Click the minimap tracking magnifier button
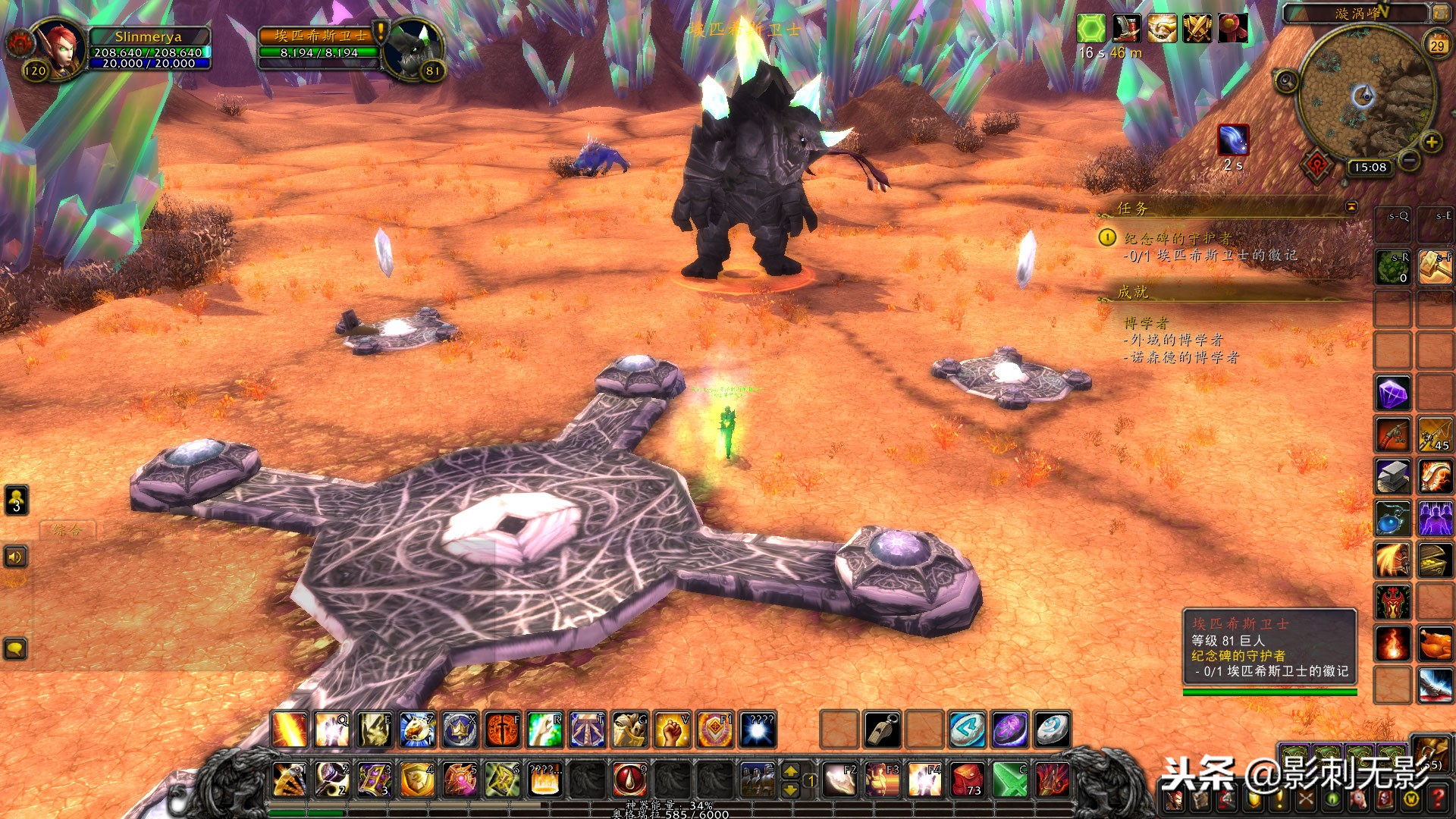Screen dimensions: 1456x819 [x=1286, y=80]
